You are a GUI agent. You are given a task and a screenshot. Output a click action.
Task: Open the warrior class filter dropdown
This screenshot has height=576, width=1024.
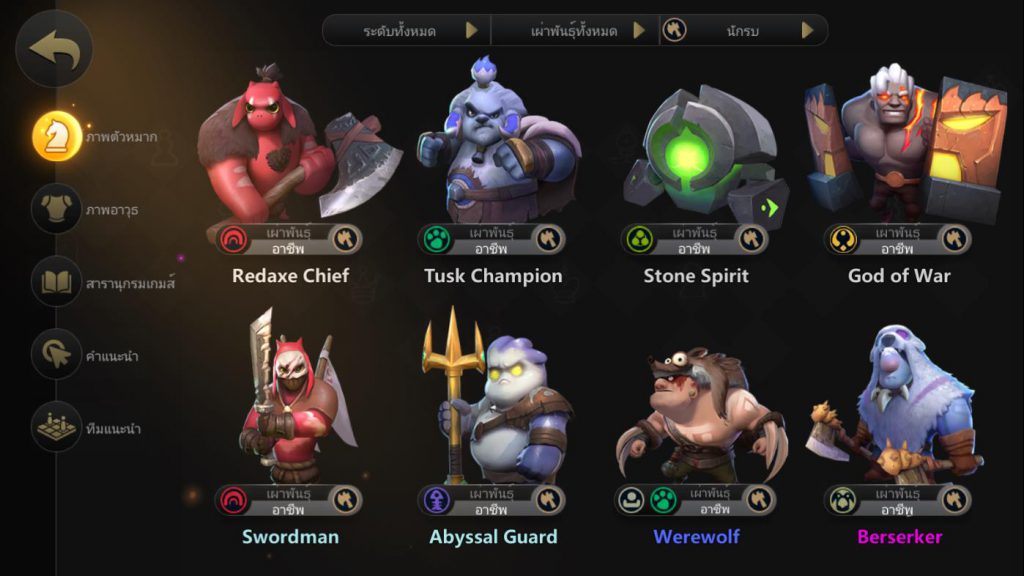[x=743, y=30]
